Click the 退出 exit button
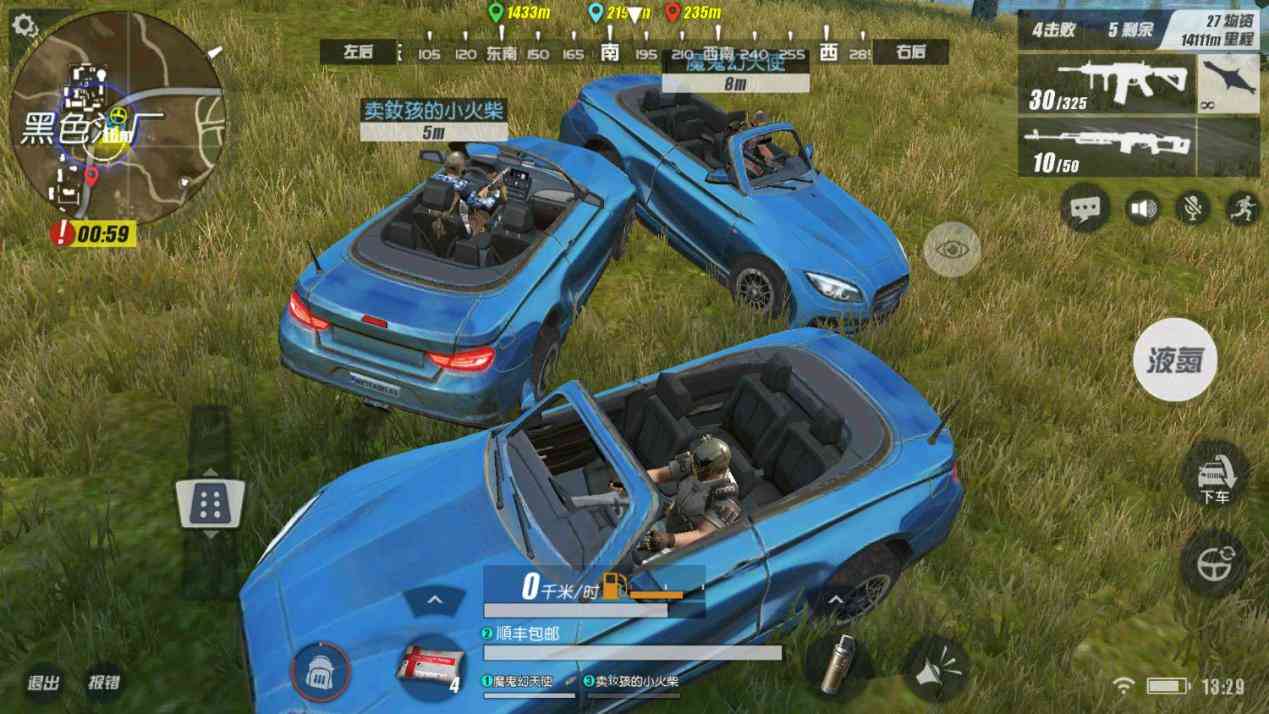The width and height of the screenshot is (1269, 714). pos(43,683)
